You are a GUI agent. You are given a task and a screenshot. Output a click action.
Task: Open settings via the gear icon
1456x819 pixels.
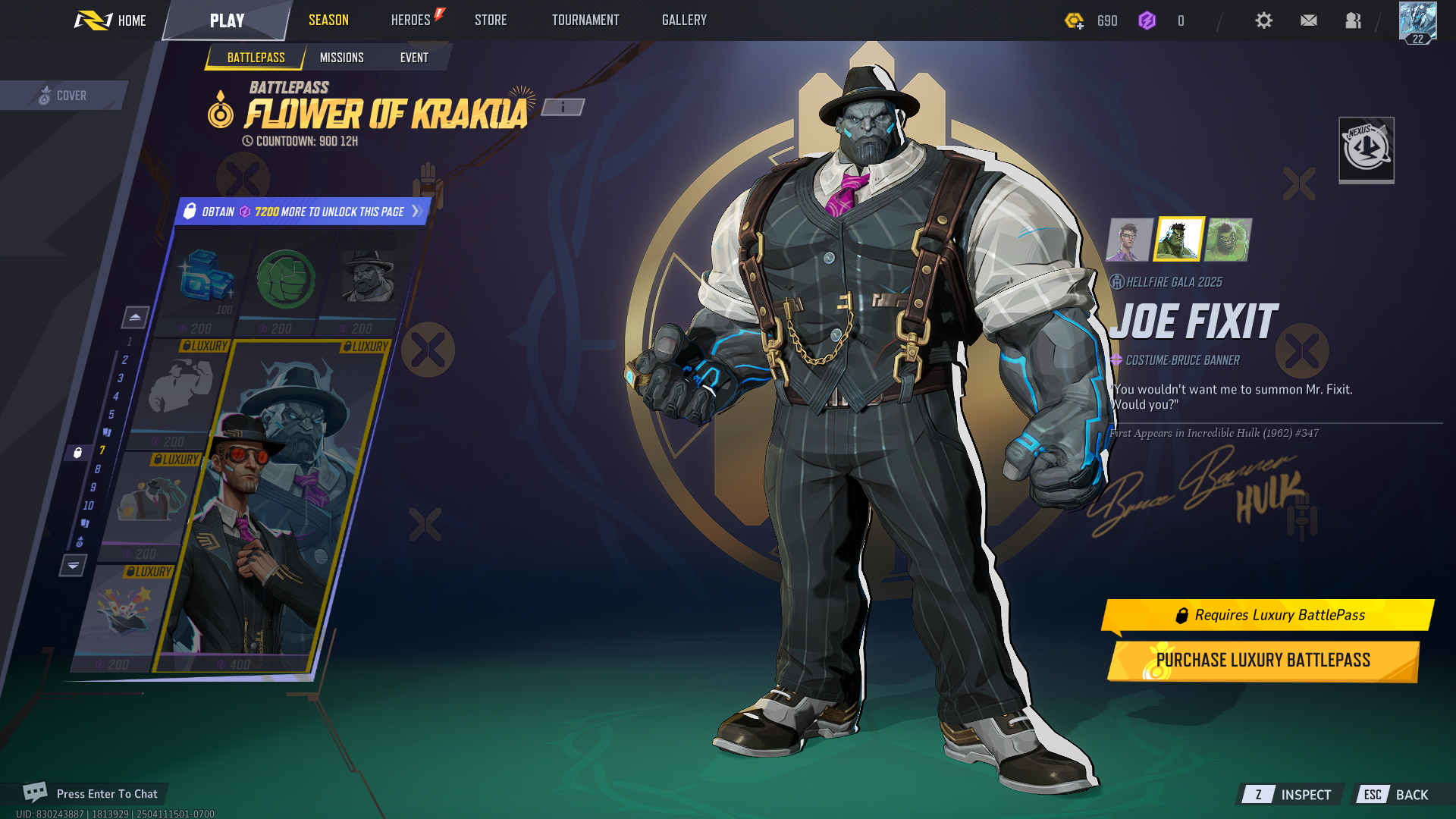1263,20
